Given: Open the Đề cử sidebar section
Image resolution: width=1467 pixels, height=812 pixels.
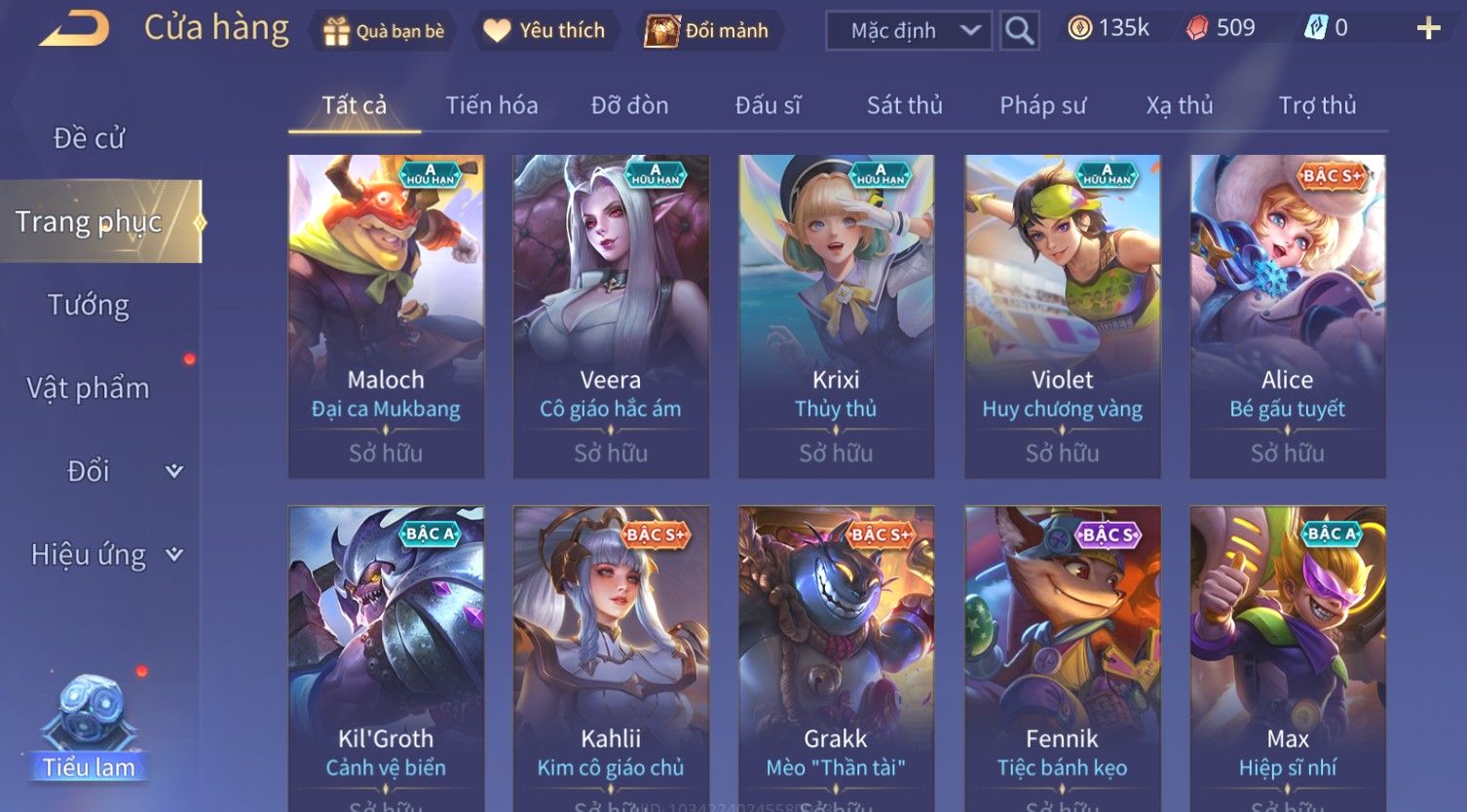Looking at the screenshot, I should click(89, 138).
